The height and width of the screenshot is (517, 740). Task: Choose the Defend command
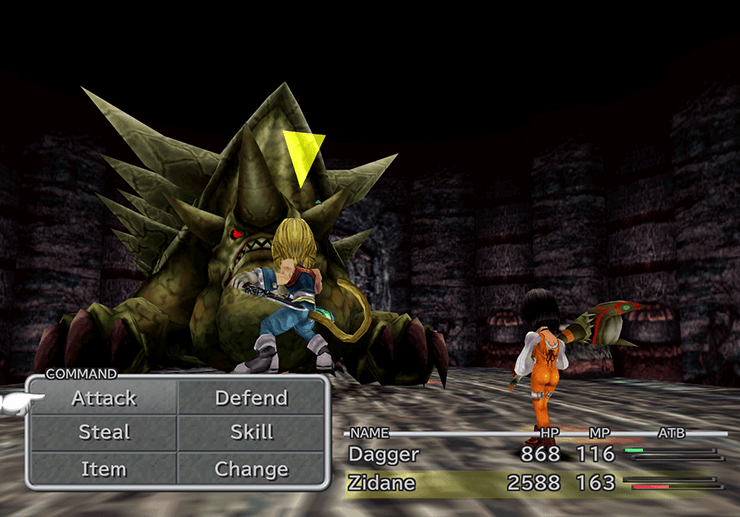(251, 398)
